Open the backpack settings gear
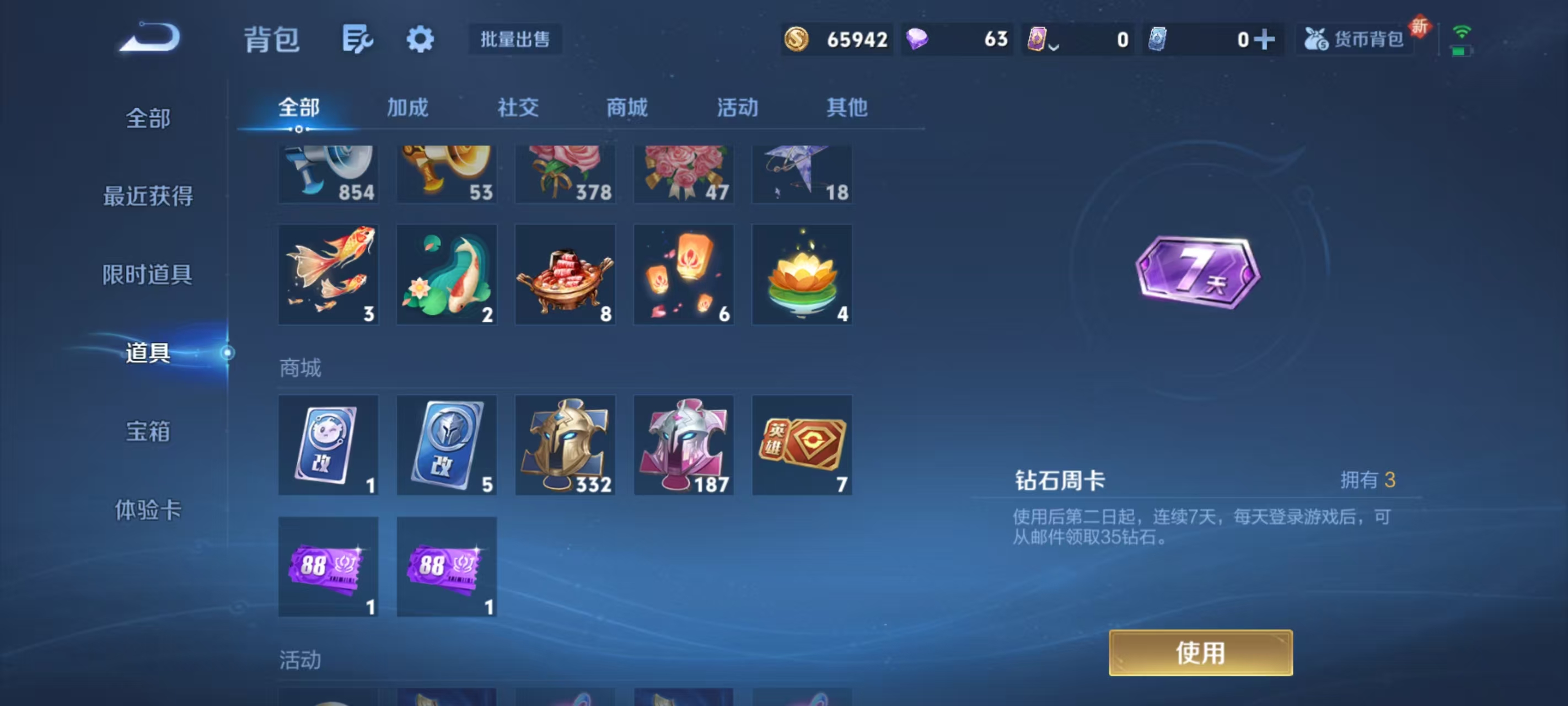Image resolution: width=1568 pixels, height=706 pixels. 420,39
